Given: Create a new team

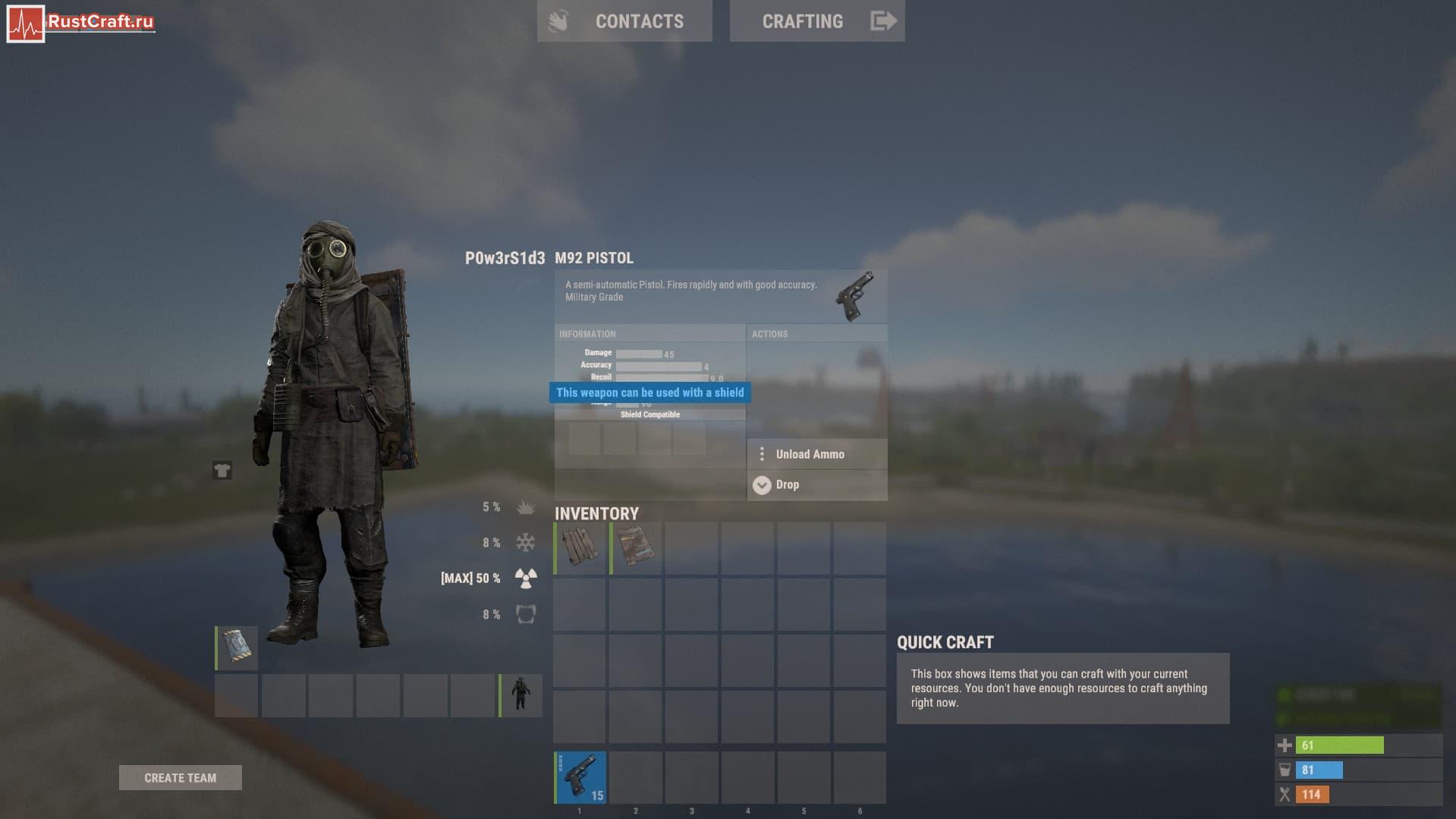Looking at the screenshot, I should pyautogui.click(x=181, y=777).
